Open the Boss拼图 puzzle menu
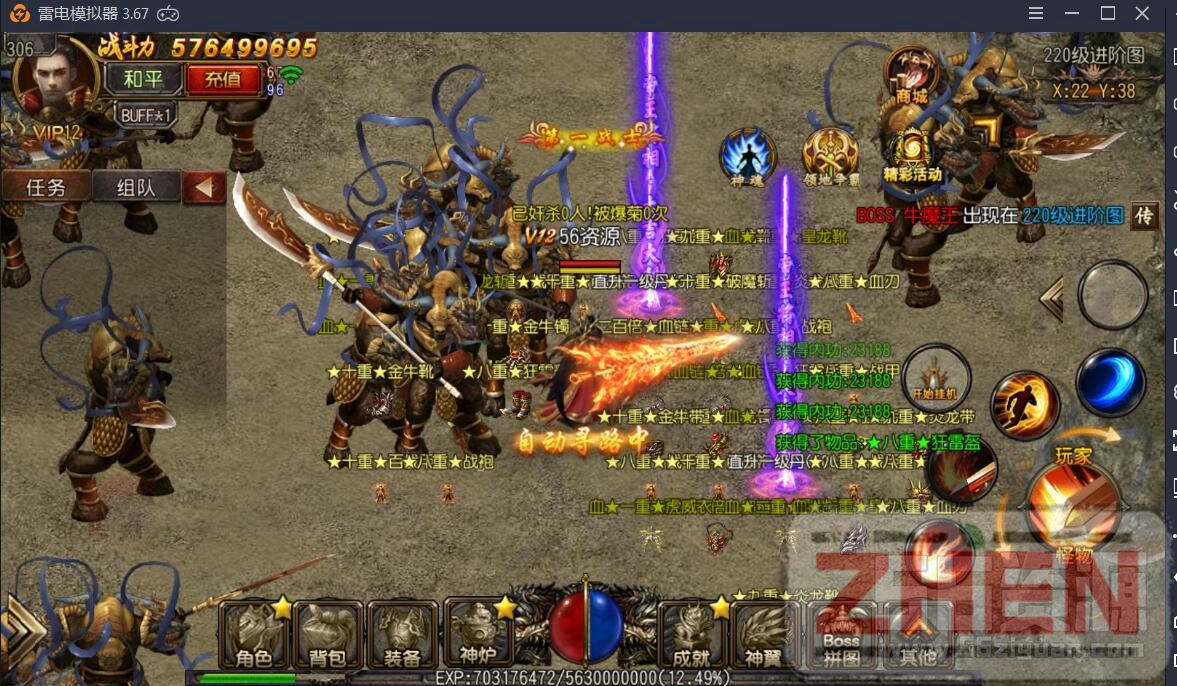The width and height of the screenshot is (1177, 686). coord(842,635)
